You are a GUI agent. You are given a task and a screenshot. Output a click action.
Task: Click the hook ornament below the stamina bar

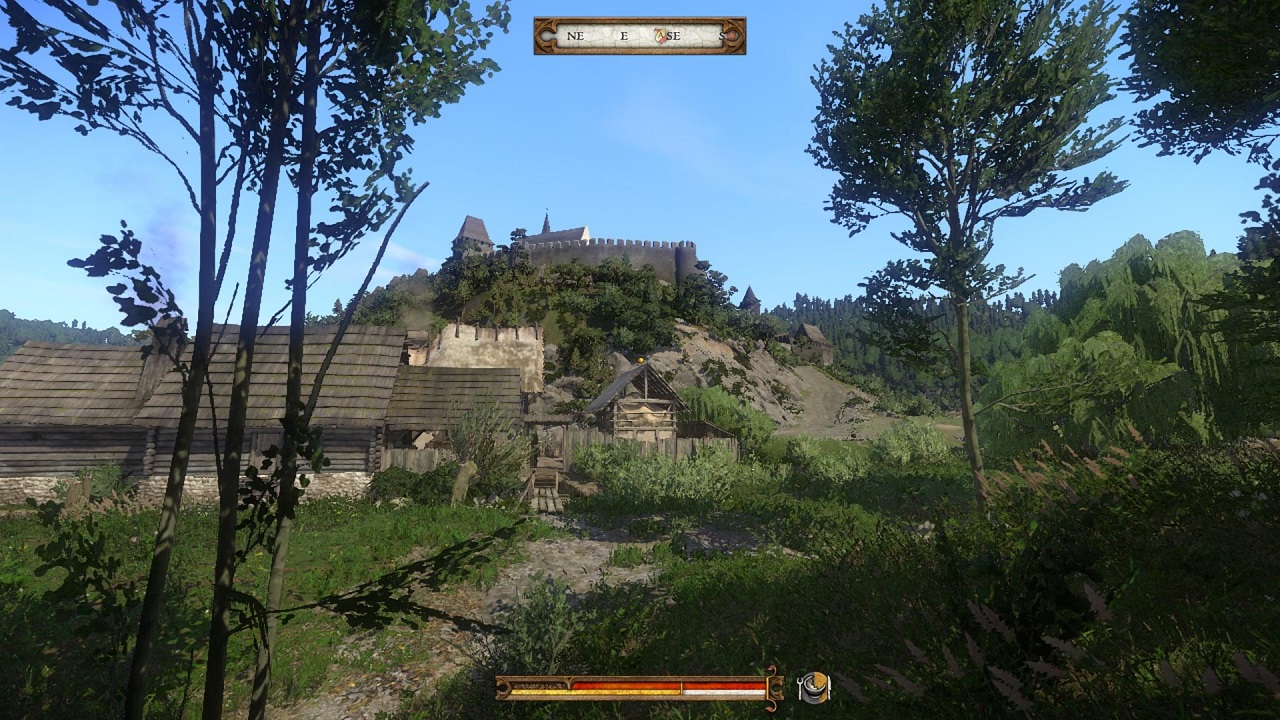coord(772,705)
